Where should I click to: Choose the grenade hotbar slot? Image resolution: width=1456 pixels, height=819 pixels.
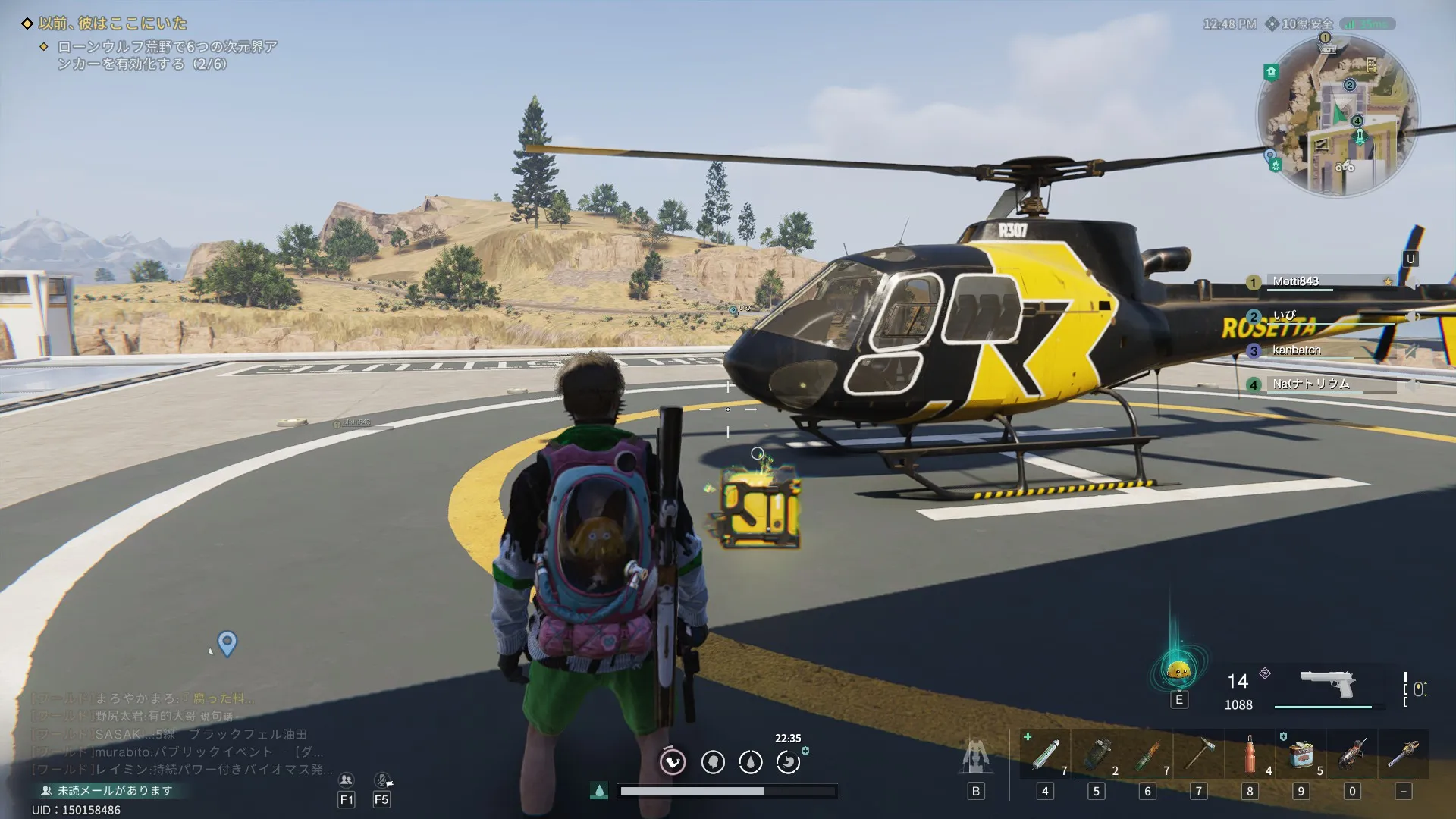point(1097,755)
